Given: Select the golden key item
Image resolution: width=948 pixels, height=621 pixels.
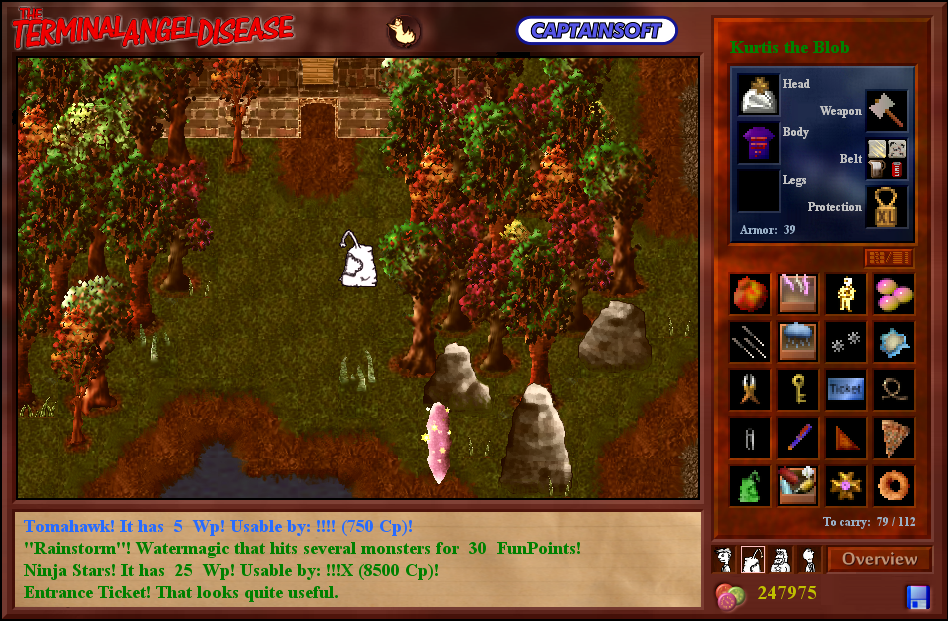Looking at the screenshot, I should click(798, 390).
